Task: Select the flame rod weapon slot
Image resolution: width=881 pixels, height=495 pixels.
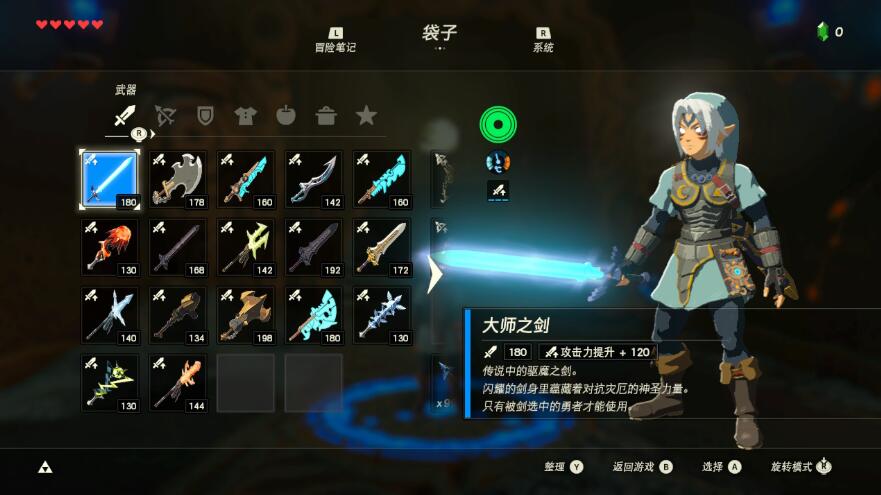Action: pos(109,247)
